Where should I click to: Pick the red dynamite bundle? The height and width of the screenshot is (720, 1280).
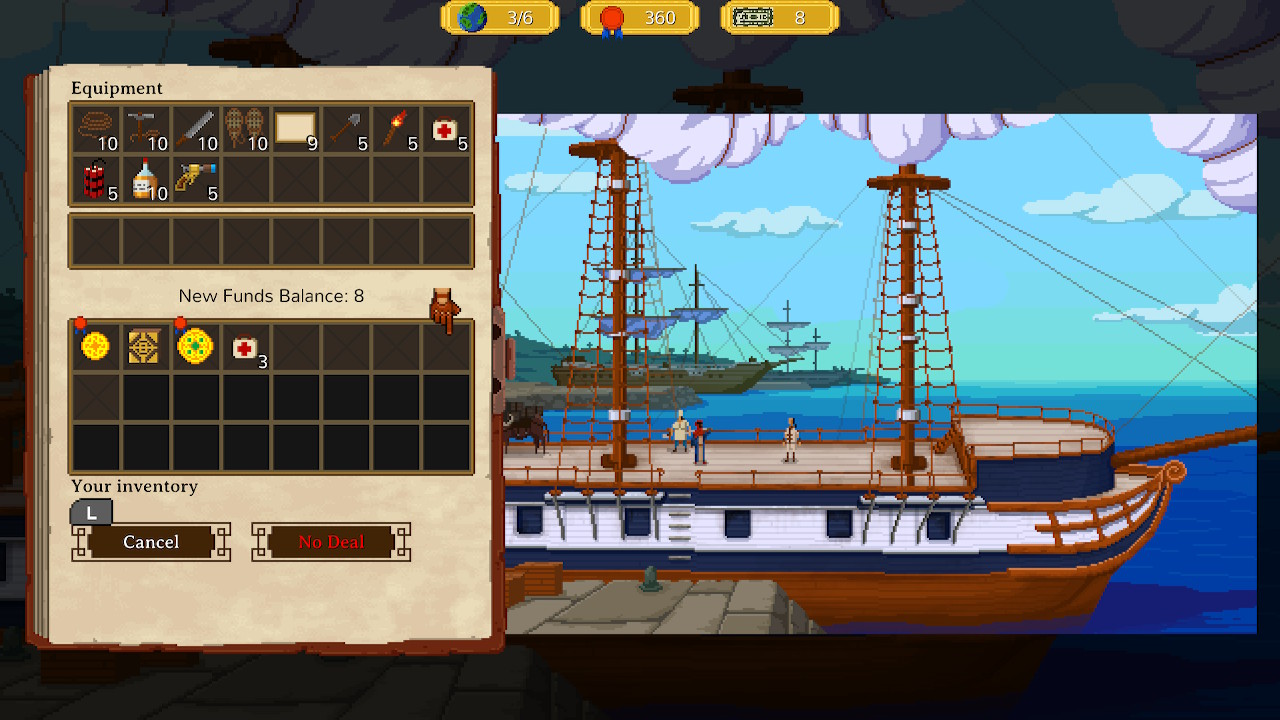(96, 179)
